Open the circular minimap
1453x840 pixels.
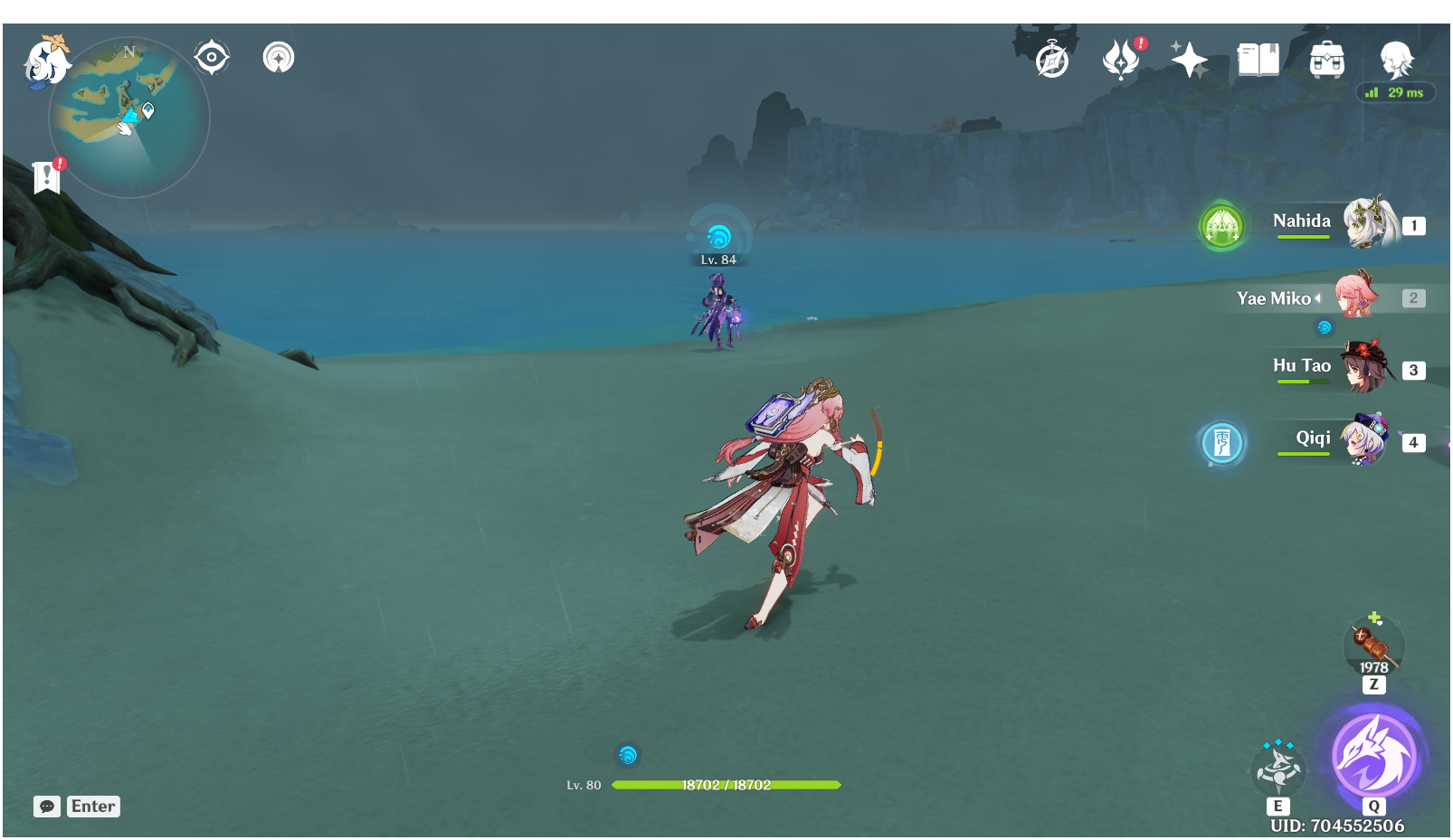129,118
